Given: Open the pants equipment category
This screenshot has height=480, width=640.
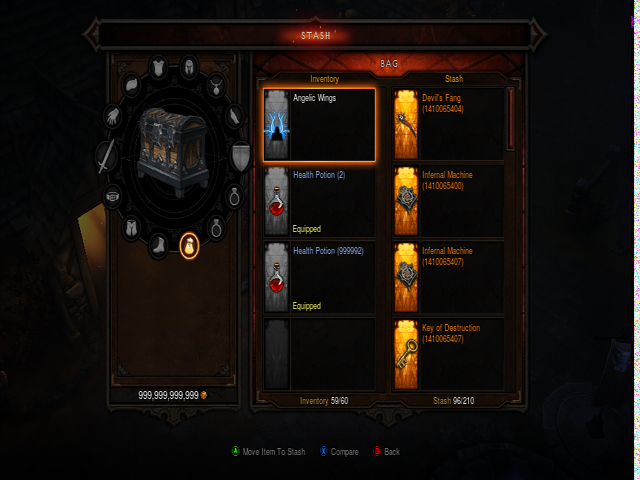Looking at the screenshot, I should click(131, 228).
